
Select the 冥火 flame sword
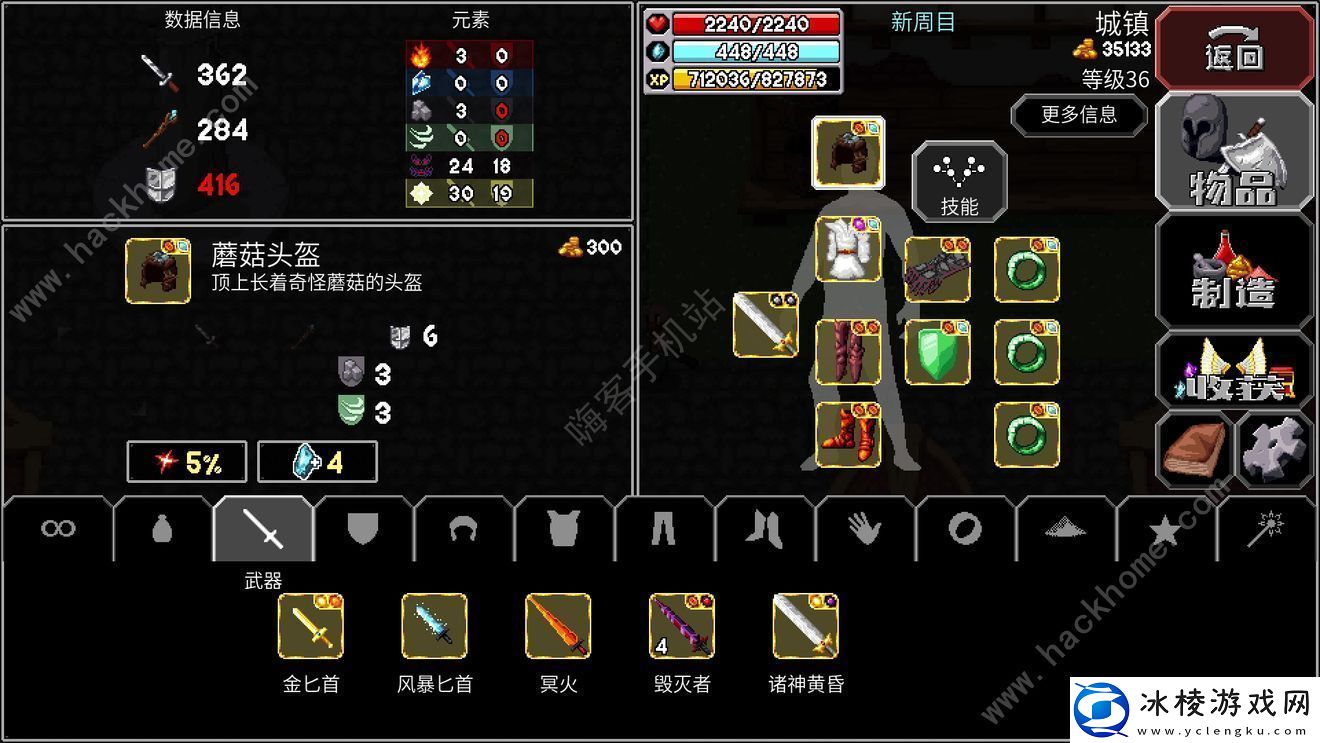click(x=557, y=627)
